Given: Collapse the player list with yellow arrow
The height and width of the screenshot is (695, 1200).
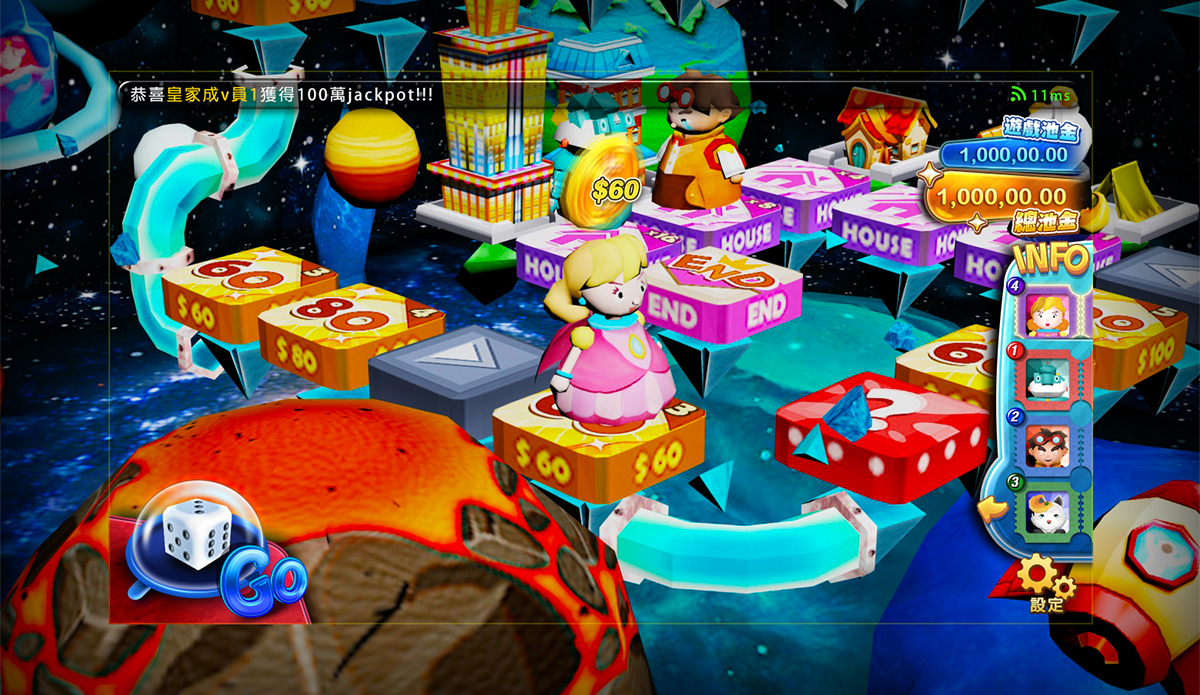Looking at the screenshot, I should click(x=993, y=511).
